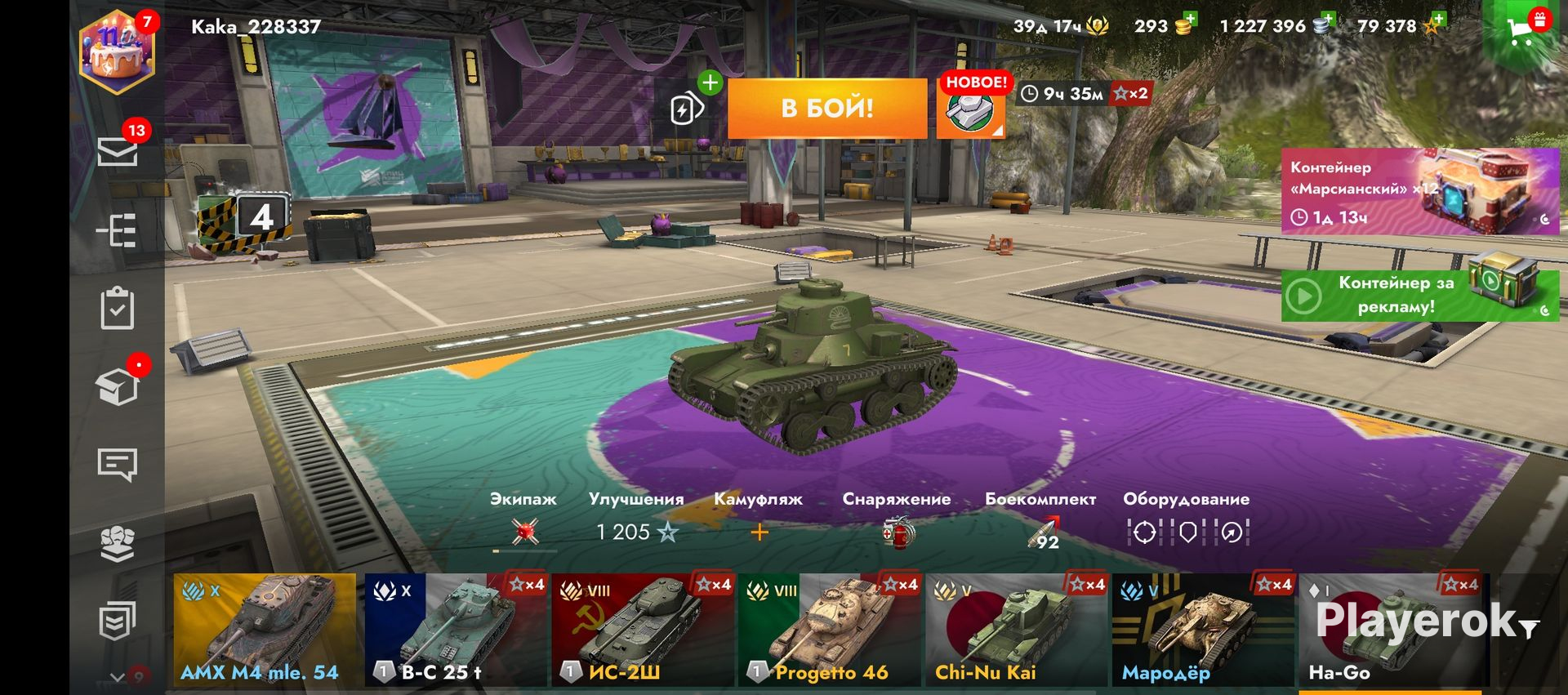Image resolution: width=1568 pixels, height=695 pixels.
Task: Open the chat messages icon
Action: 118,465
